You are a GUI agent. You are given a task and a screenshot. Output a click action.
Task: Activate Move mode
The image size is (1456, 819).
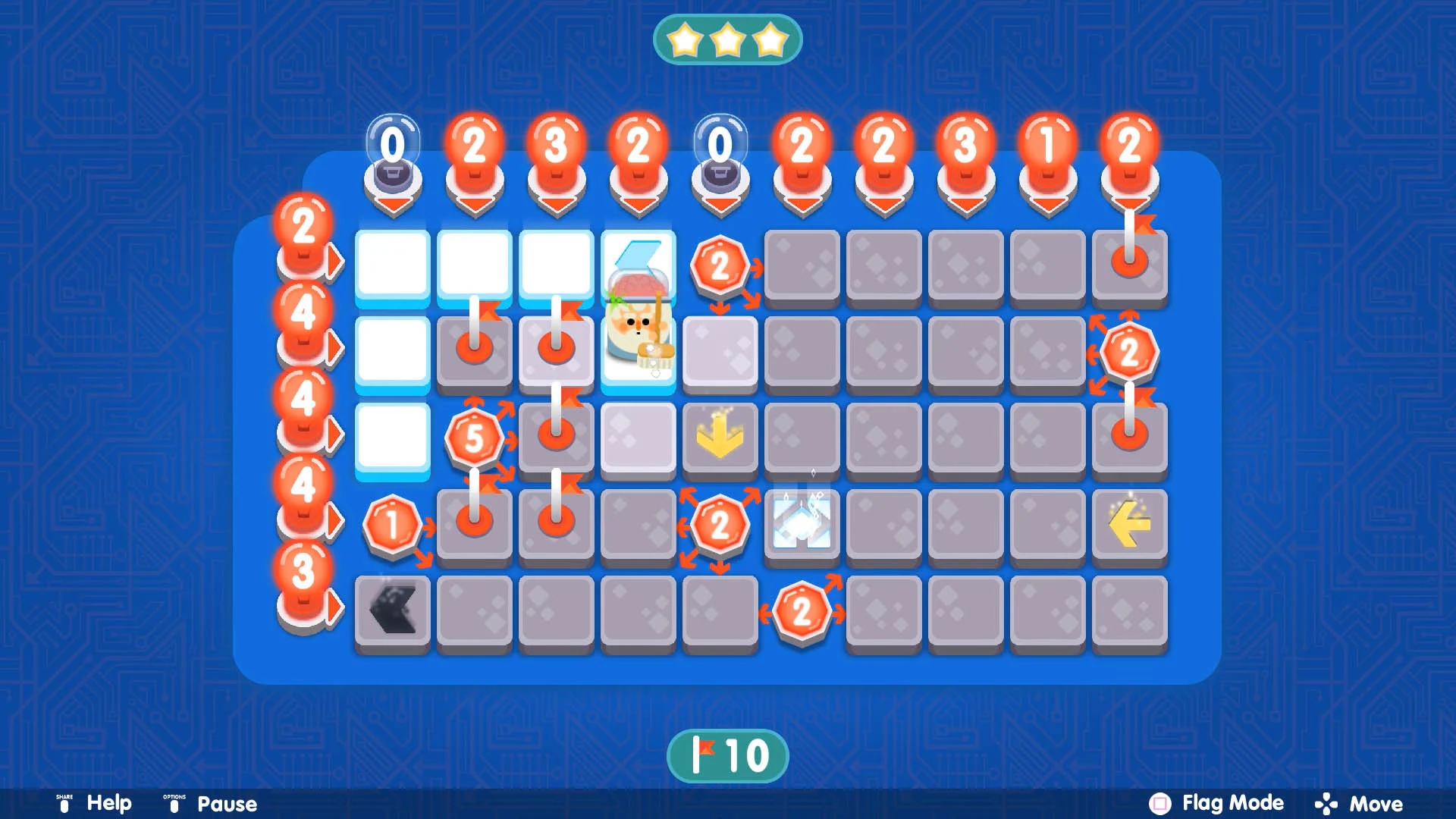[1376, 803]
